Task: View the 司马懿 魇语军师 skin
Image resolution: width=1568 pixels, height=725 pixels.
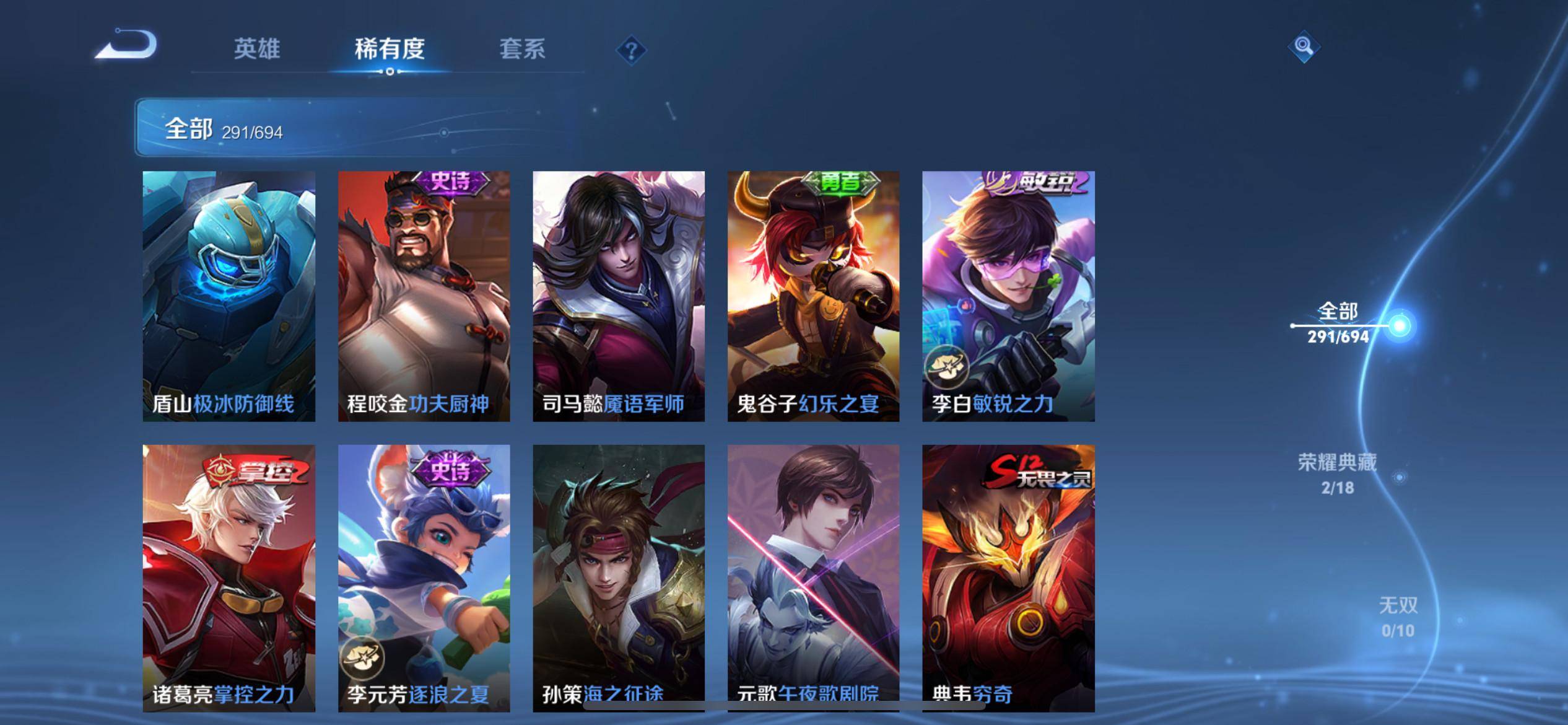Action: coord(619,296)
